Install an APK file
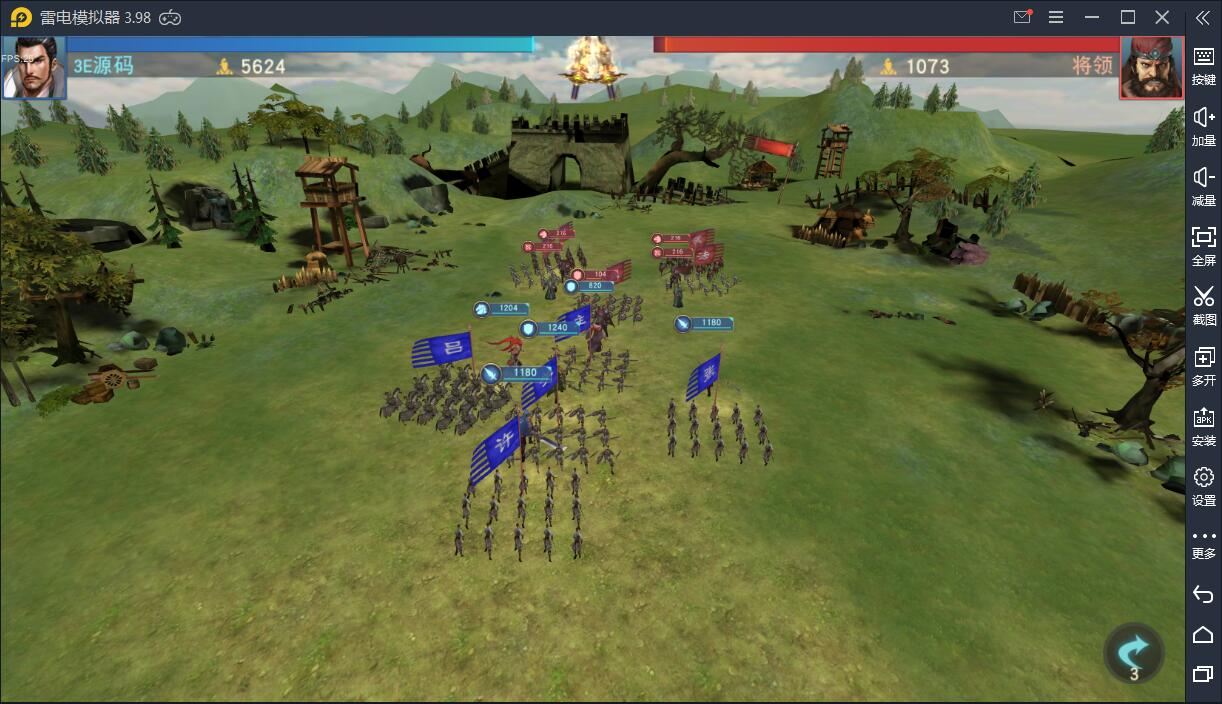This screenshot has height=704, width=1222. [x=1203, y=424]
